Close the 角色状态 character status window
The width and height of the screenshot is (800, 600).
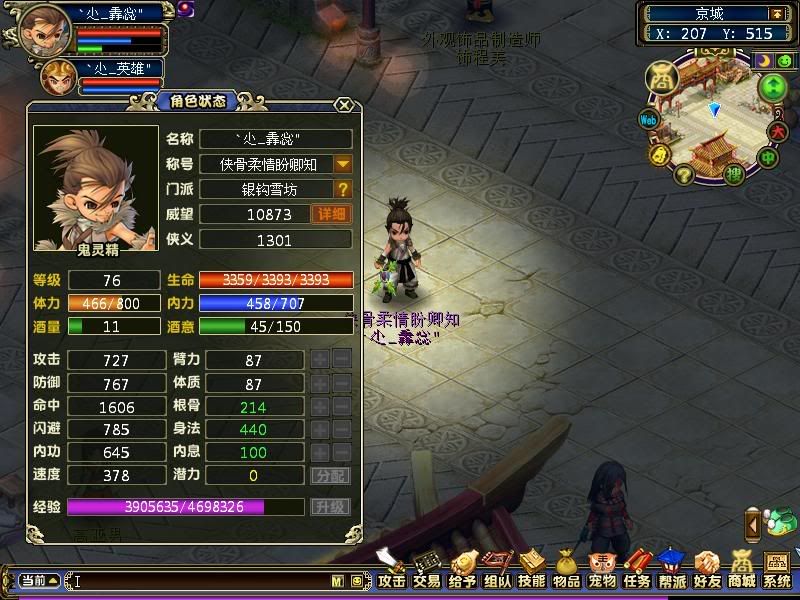[344, 104]
